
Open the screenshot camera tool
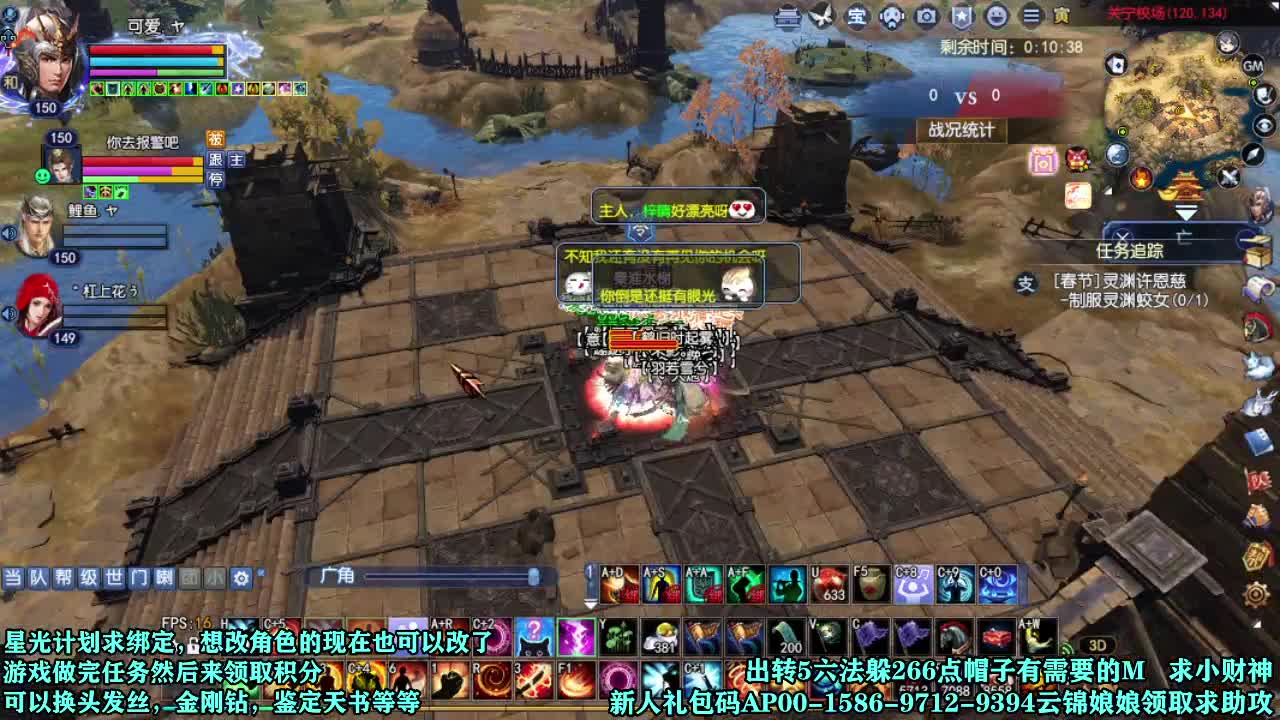(925, 15)
